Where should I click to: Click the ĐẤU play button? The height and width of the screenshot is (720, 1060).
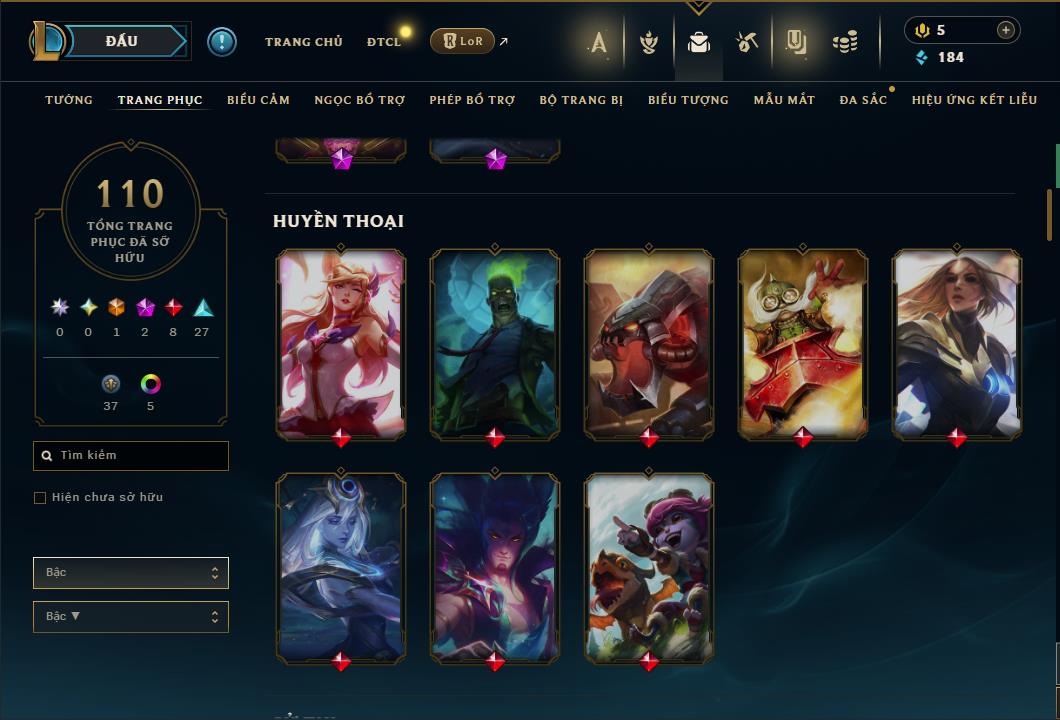point(122,41)
